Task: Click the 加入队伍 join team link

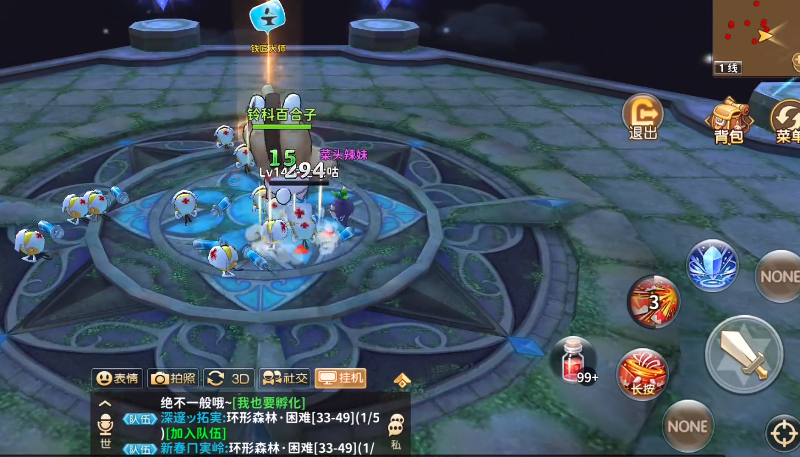Action: (195, 432)
